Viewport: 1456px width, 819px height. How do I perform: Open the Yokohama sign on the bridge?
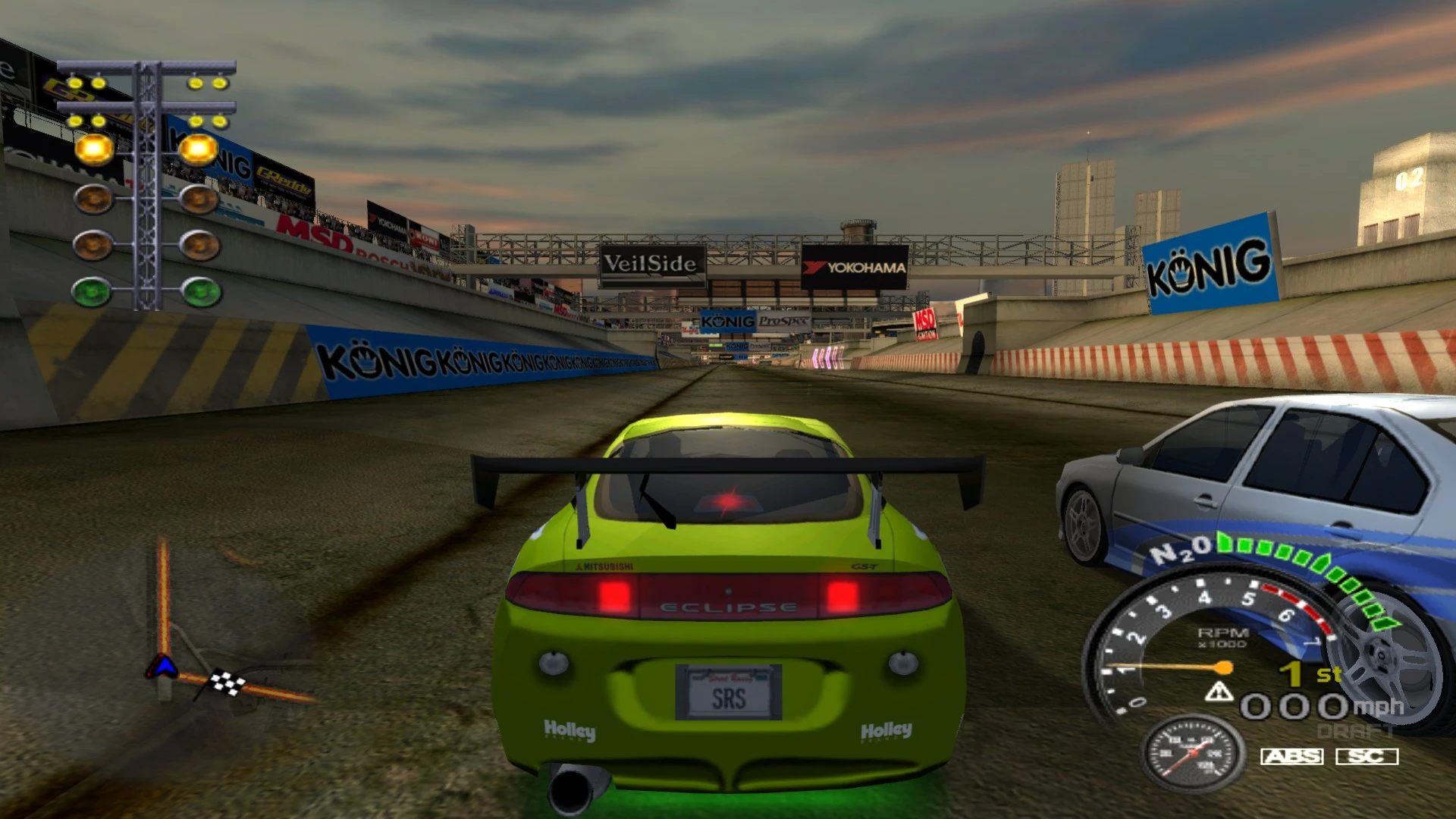coord(853,267)
